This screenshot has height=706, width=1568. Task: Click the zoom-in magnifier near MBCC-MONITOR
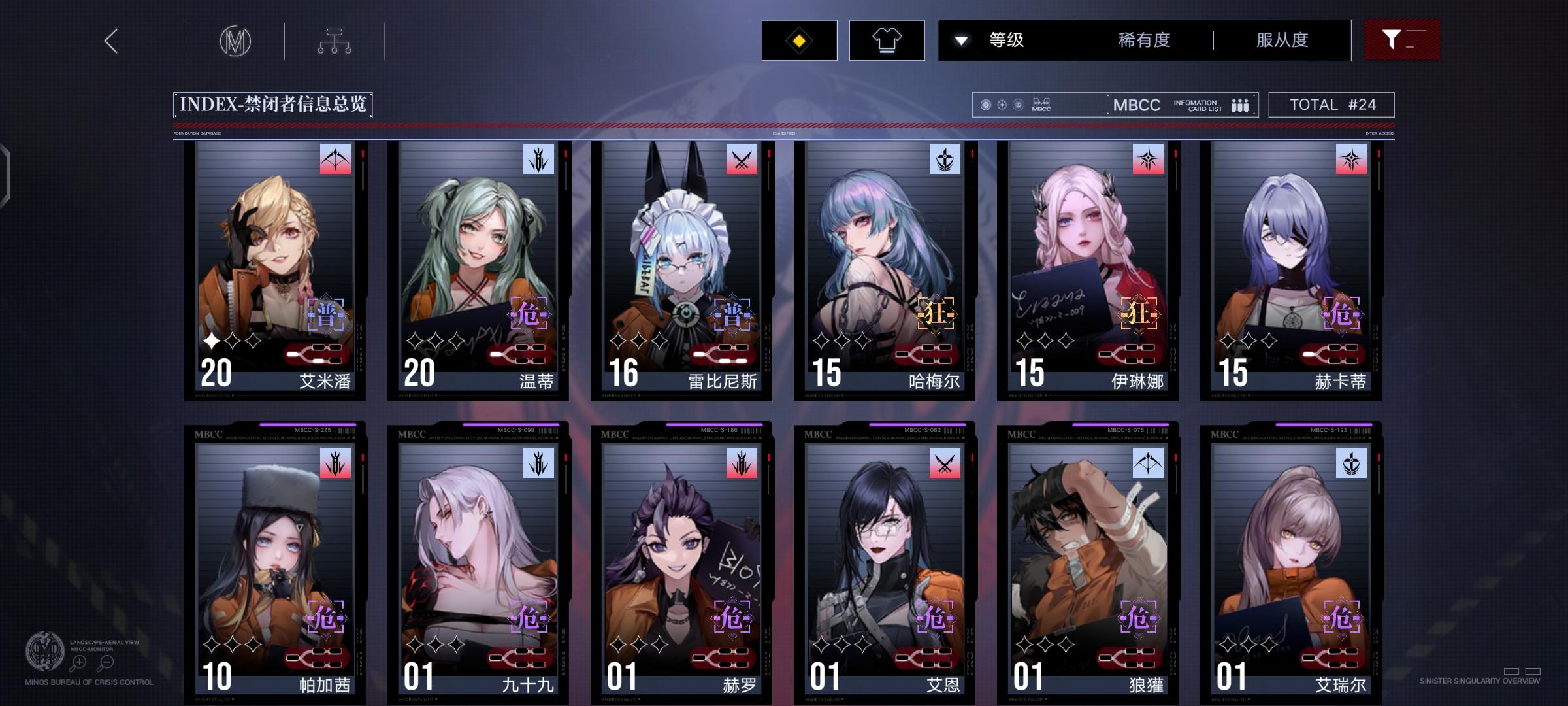click(x=78, y=661)
